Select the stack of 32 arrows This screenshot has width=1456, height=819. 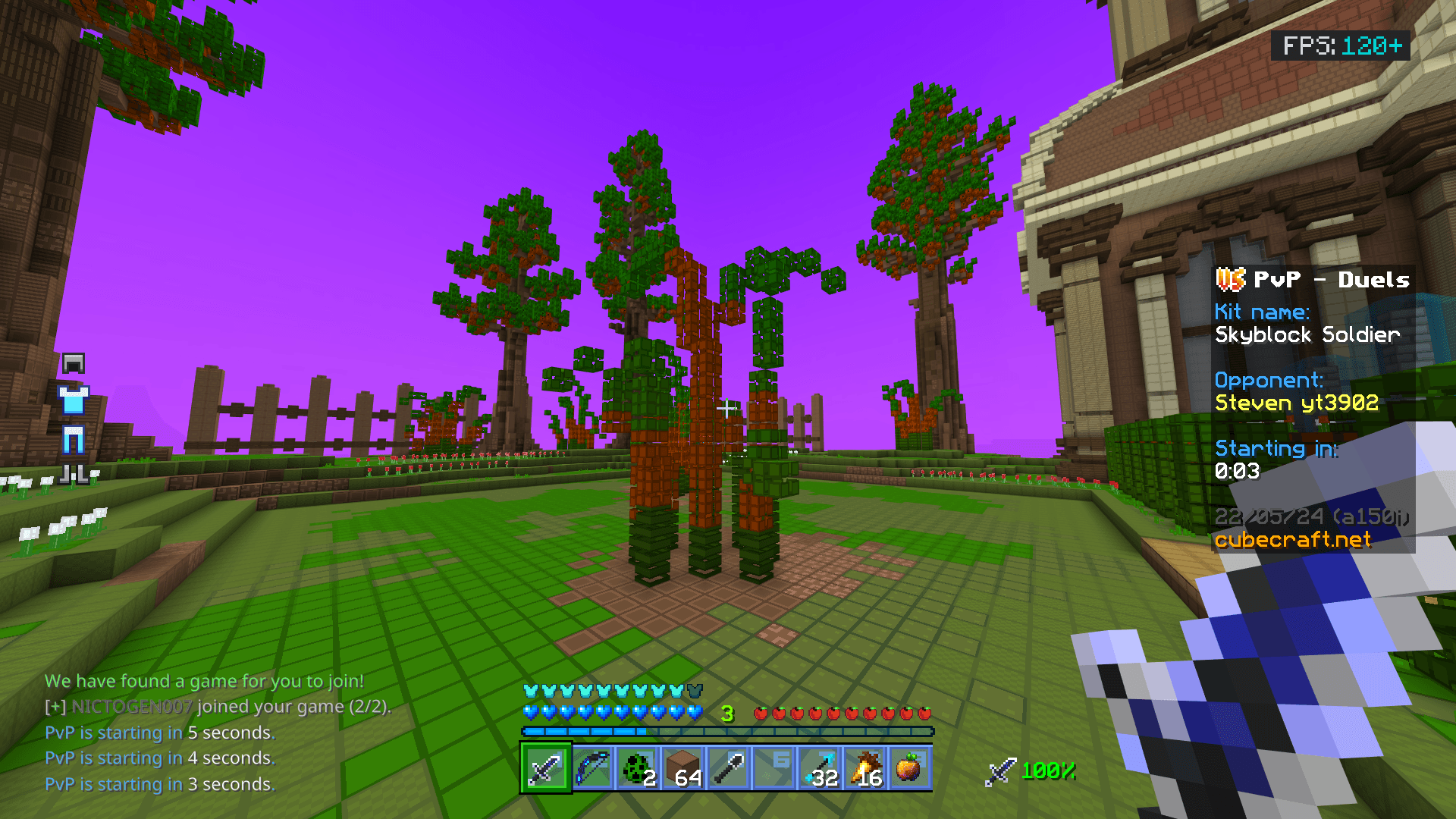821,768
